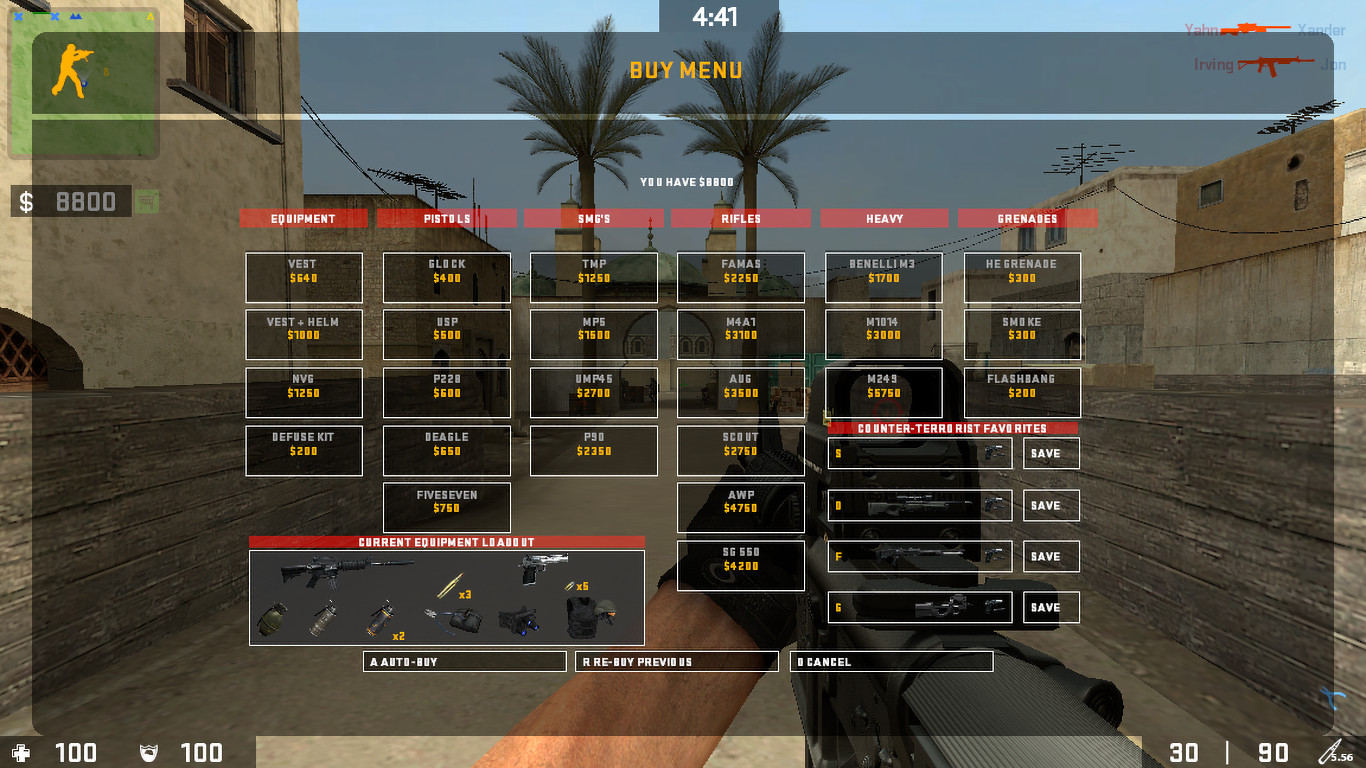Buy the AWP for $4750

tap(740, 508)
